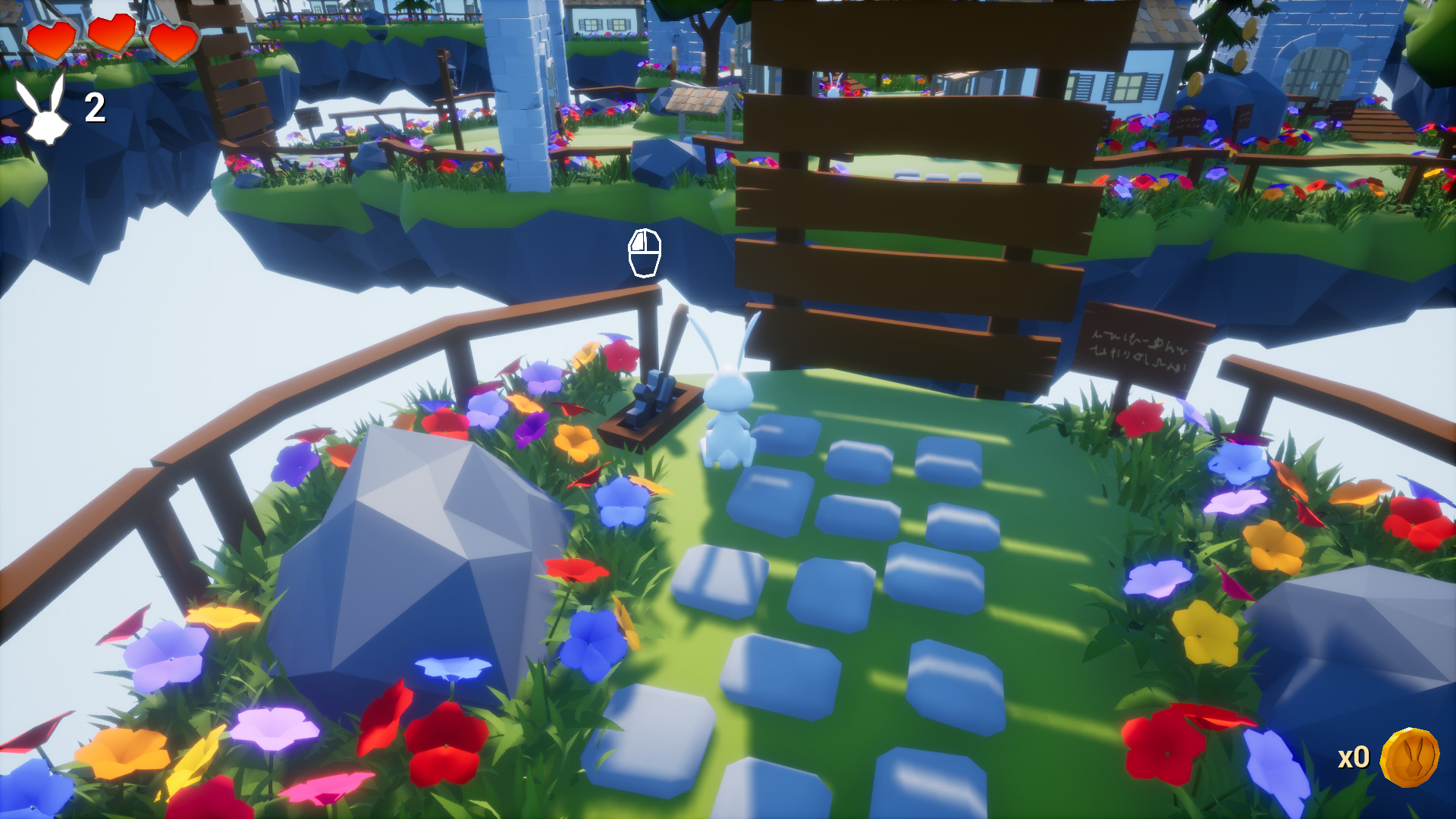Click the well structure on the far island
1456x819 pixels.
(x=701, y=106)
